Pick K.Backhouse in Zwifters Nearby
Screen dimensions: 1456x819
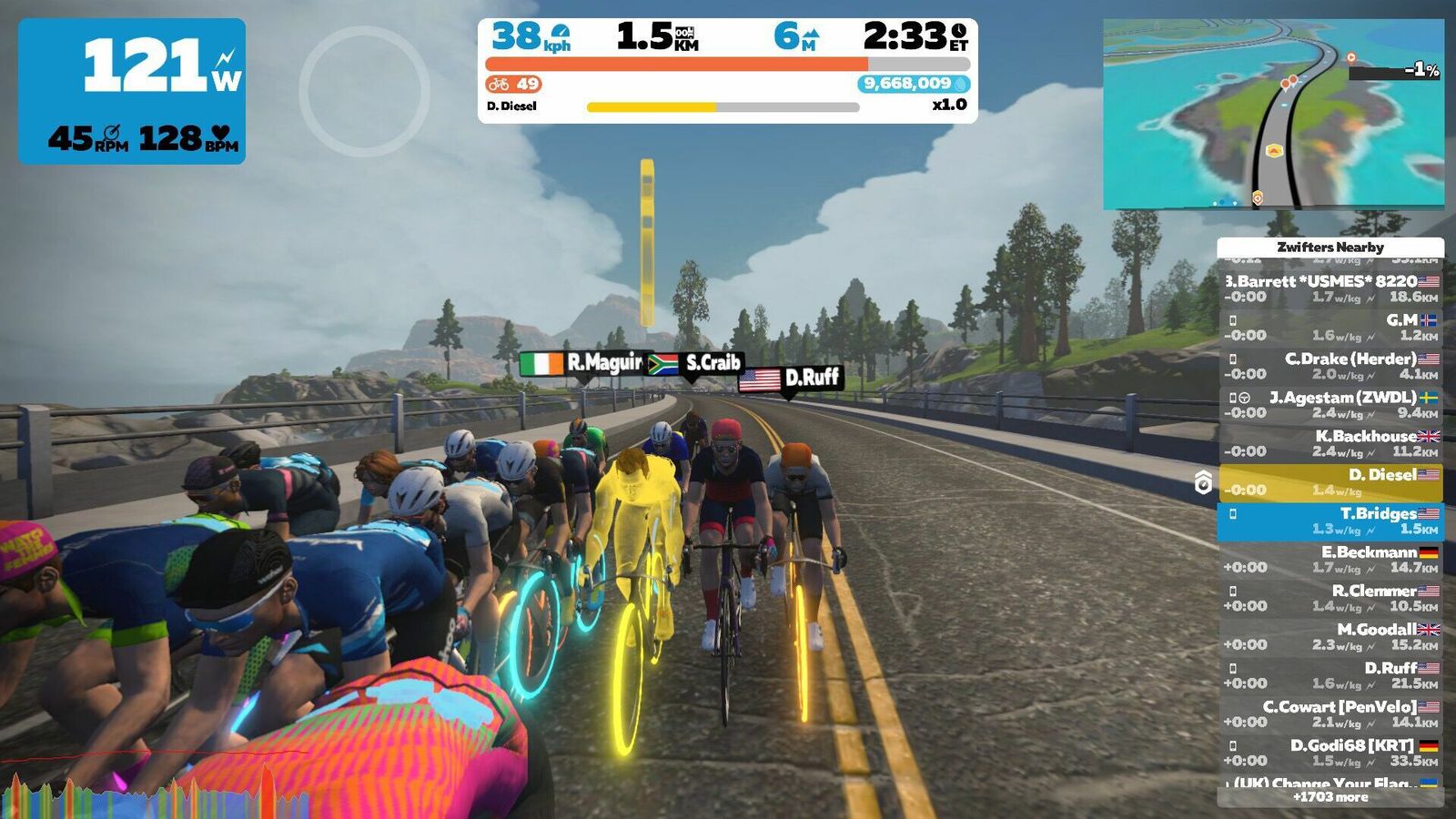(x=1330, y=443)
